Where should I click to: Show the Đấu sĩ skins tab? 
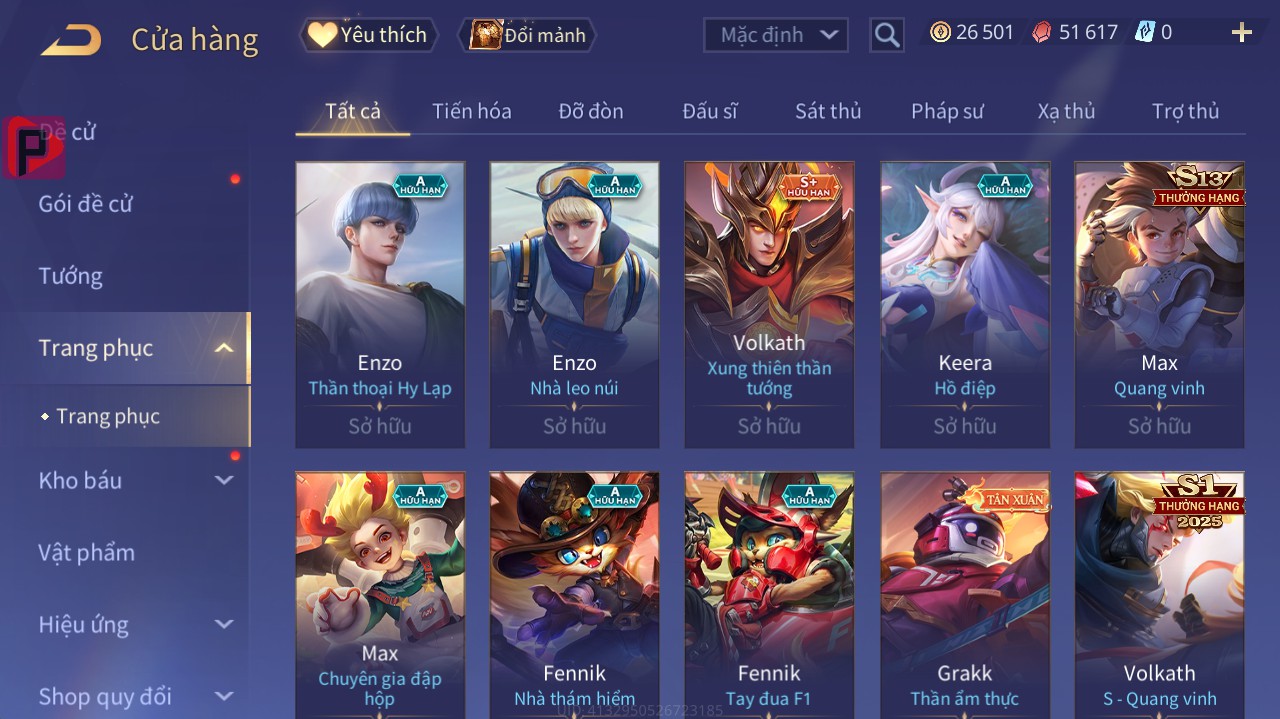tap(710, 111)
